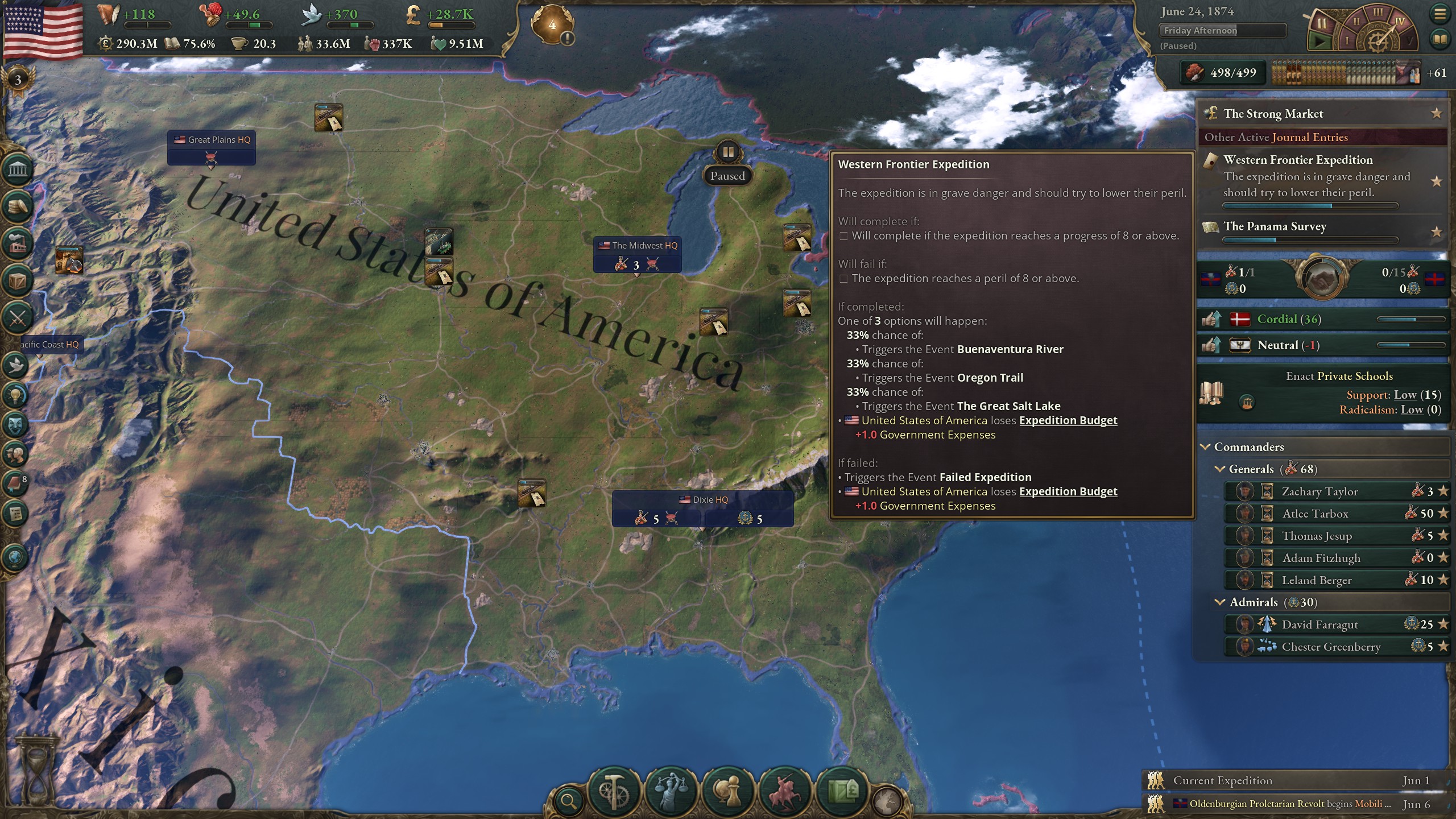
Task: Open the budget panel from the left sidebar
Action: [x=16, y=205]
